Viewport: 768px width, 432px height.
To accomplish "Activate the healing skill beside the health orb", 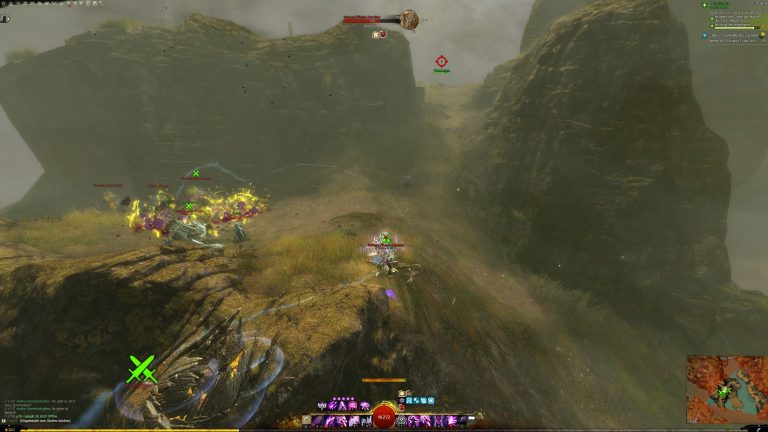I will 403,421.
